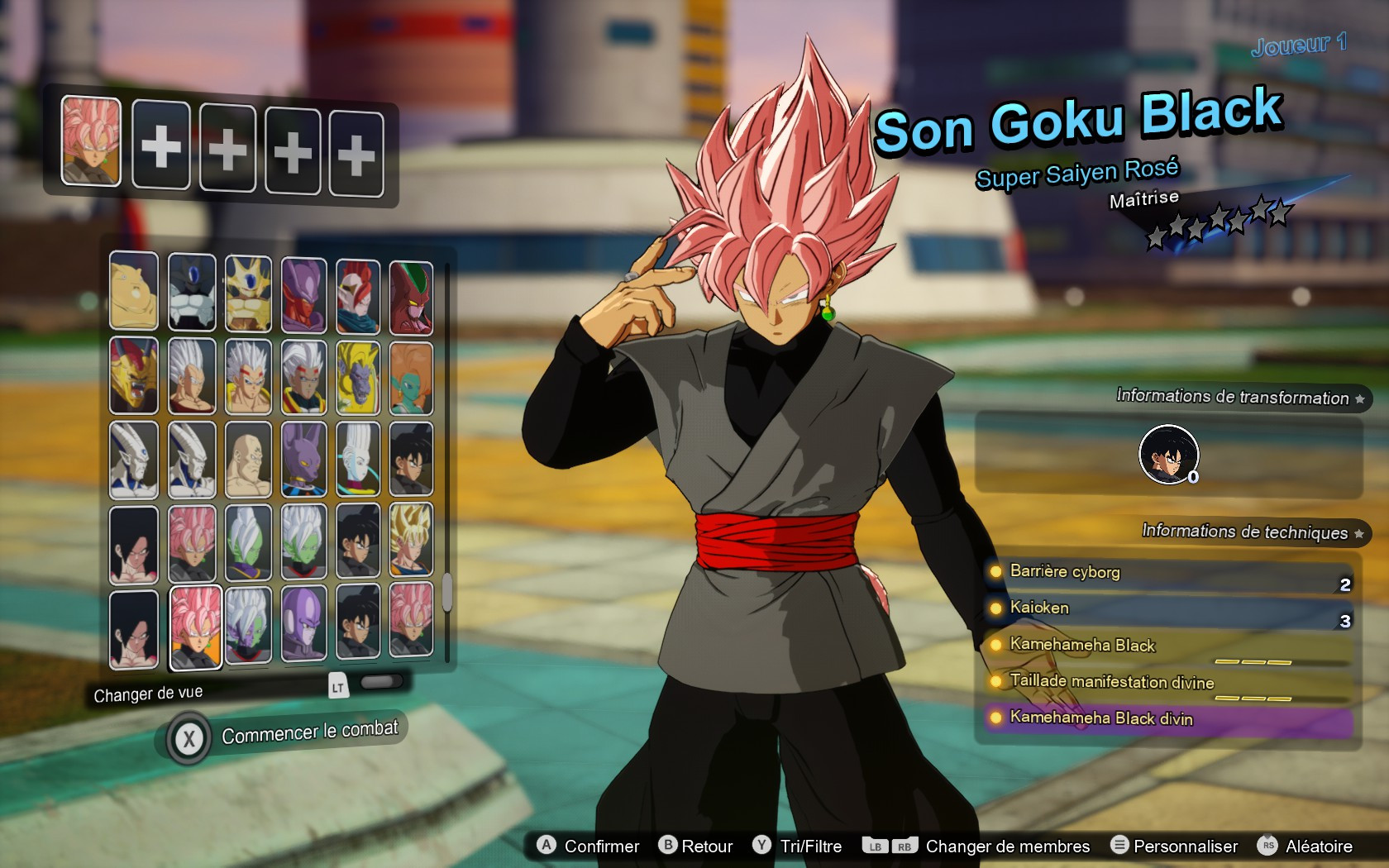Open Tri/Filtre sorting options
Viewport: 1389px width, 868px height.
tap(810, 846)
